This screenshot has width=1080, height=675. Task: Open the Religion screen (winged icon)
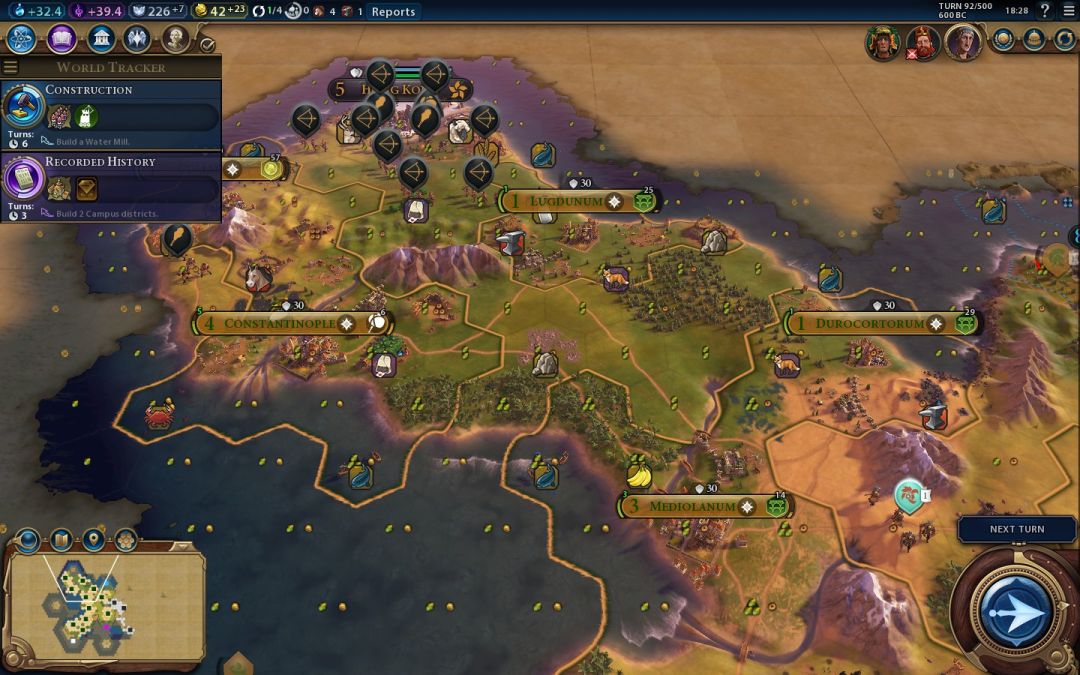tap(137, 39)
